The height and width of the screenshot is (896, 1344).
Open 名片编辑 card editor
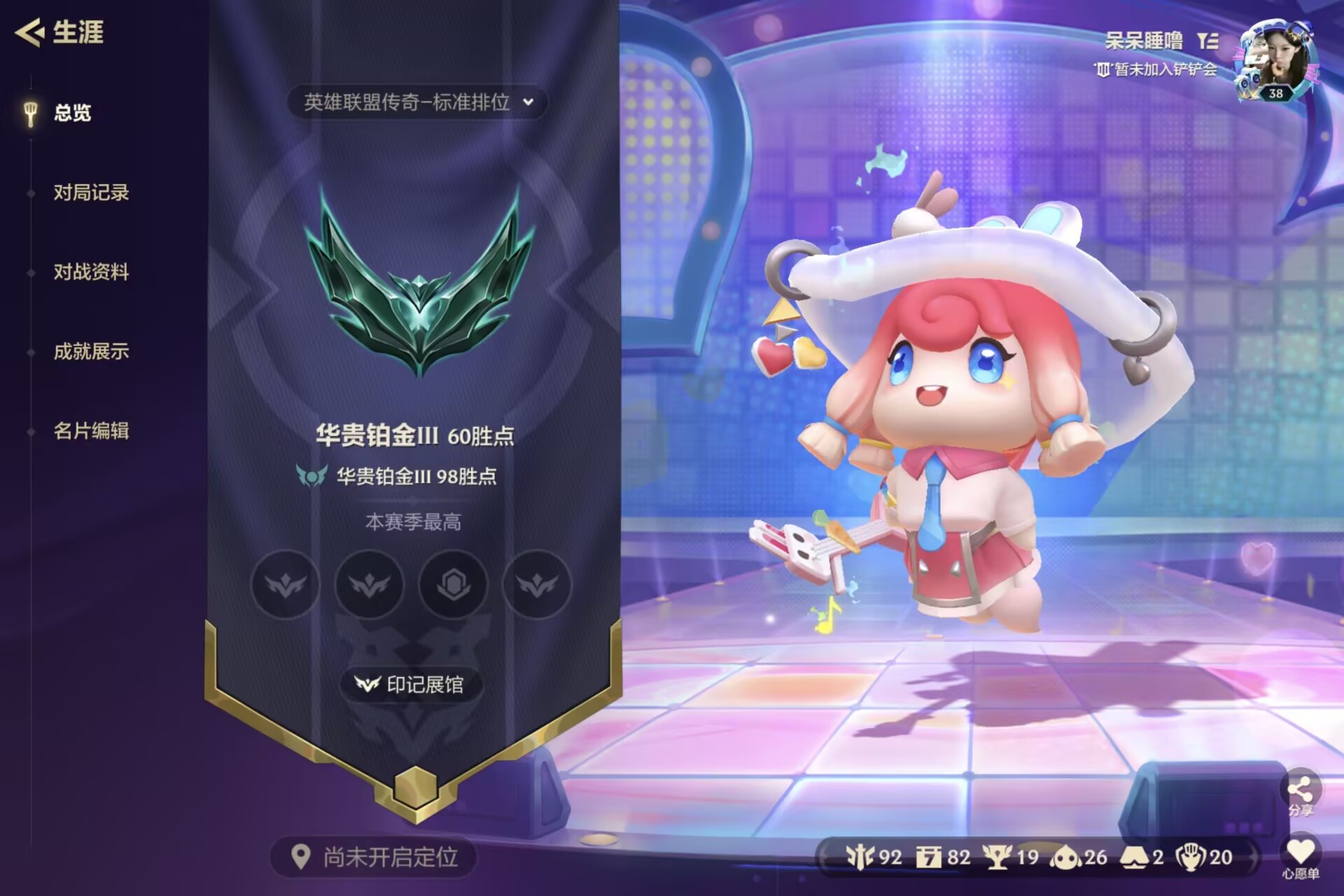point(92,433)
